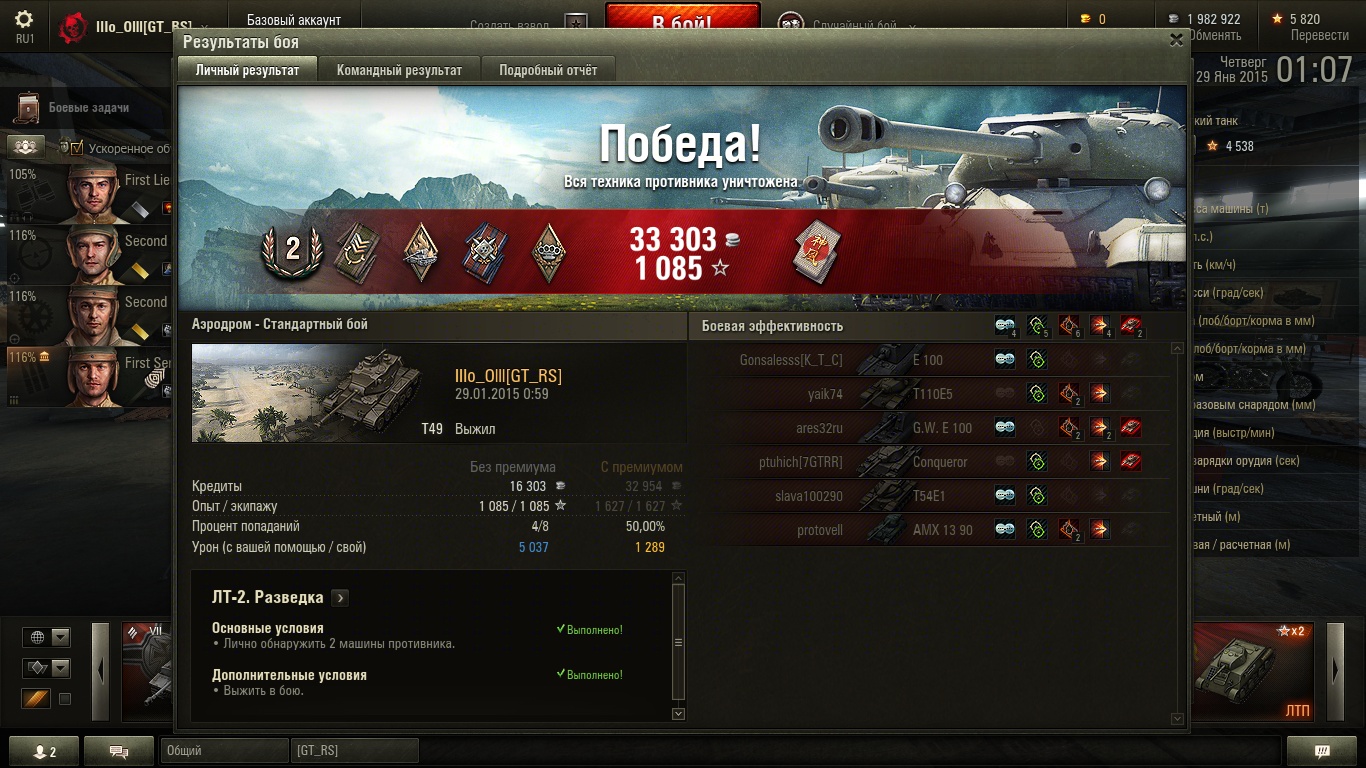Choose the protovell AMX 13 90 row
This screenshot has width=1366, height=768.
[x=930, y=530]
